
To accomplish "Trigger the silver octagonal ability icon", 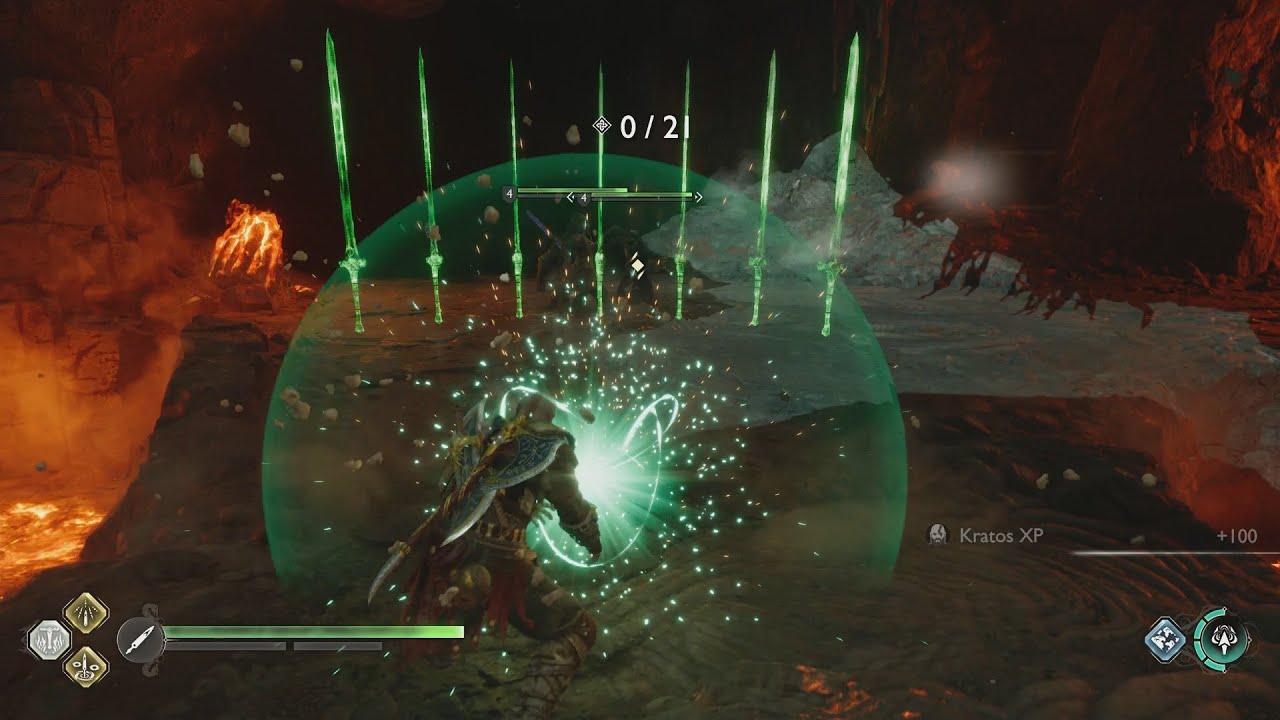I will (x=48, y=640).
